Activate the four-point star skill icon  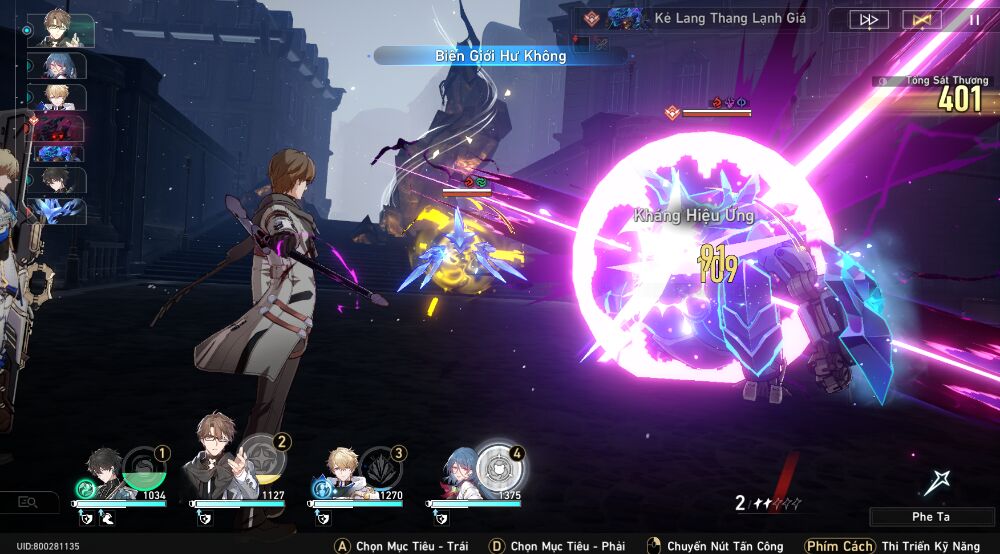pos(937,483)
